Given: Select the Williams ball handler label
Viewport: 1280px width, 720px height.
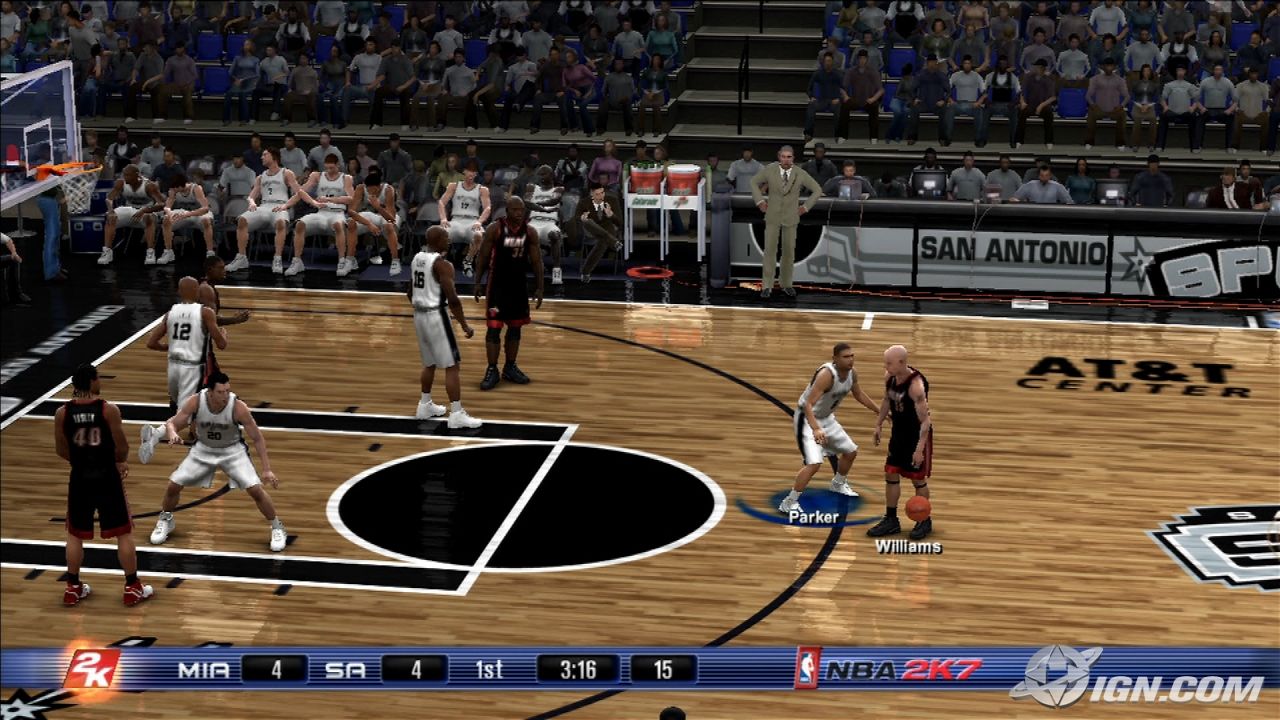Looking at the screenshot, I should [x=908, y=546].
